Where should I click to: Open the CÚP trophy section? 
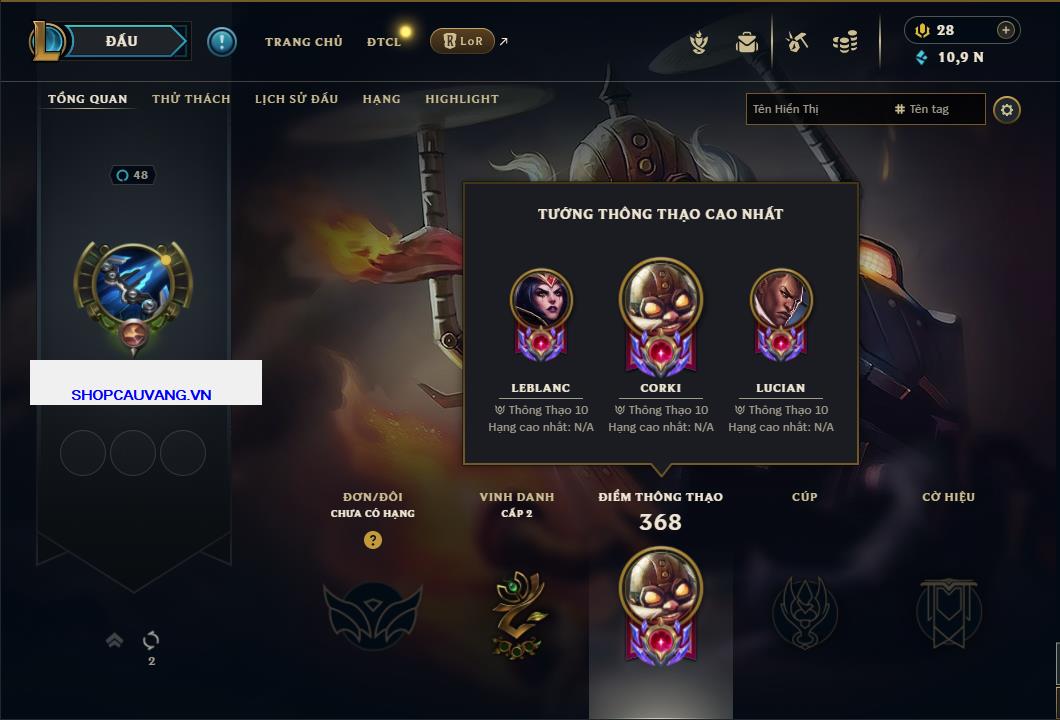[x=804, y=612]
